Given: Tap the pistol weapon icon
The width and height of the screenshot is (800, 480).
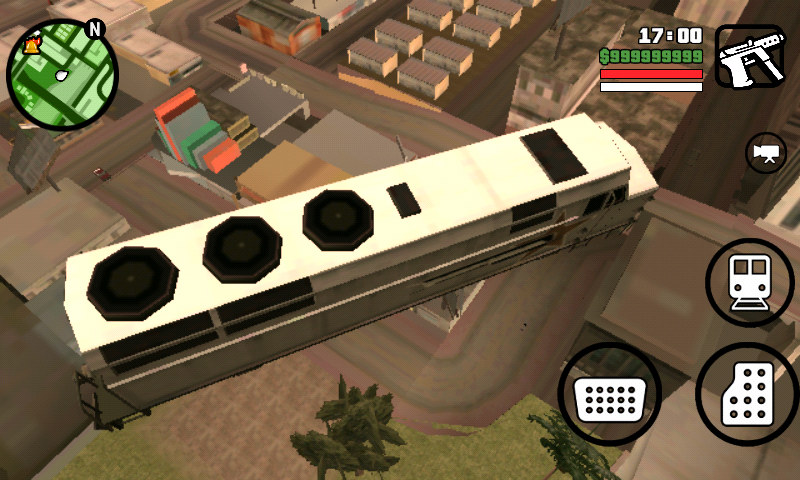Looking at the screenshot, I should tap(750, 58).
